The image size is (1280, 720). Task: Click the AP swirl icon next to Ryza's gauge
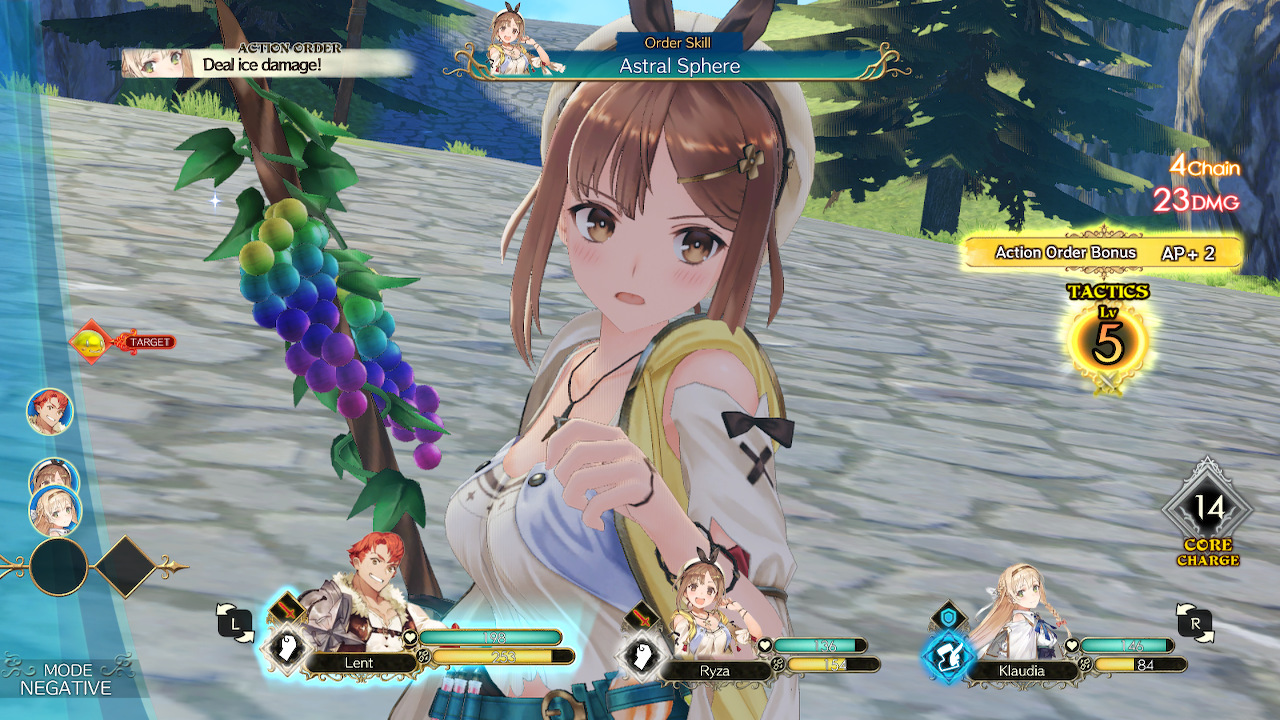coord(778,664)
